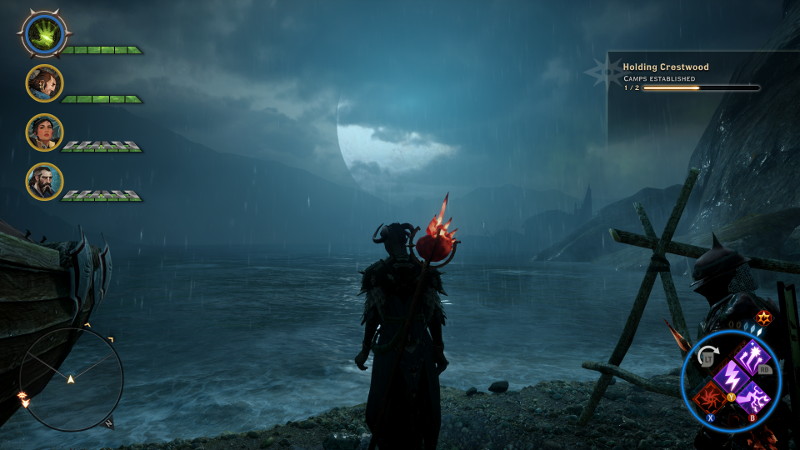Screen dimensions: 800x450
Task: Select the dark-haired woman companion portrait
Action: click(44, 132)
